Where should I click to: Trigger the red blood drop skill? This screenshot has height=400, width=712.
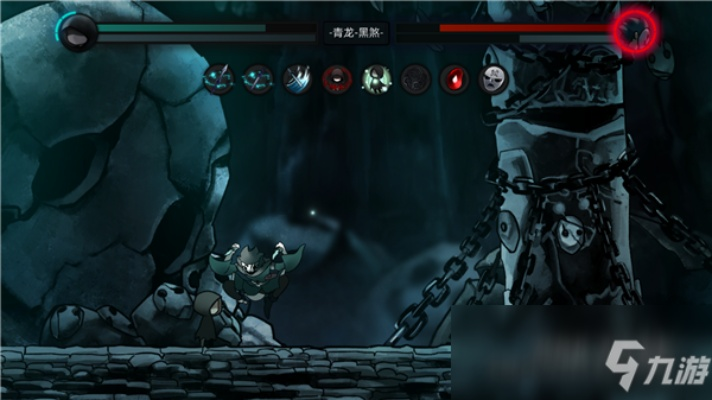(x=454, y=78)
